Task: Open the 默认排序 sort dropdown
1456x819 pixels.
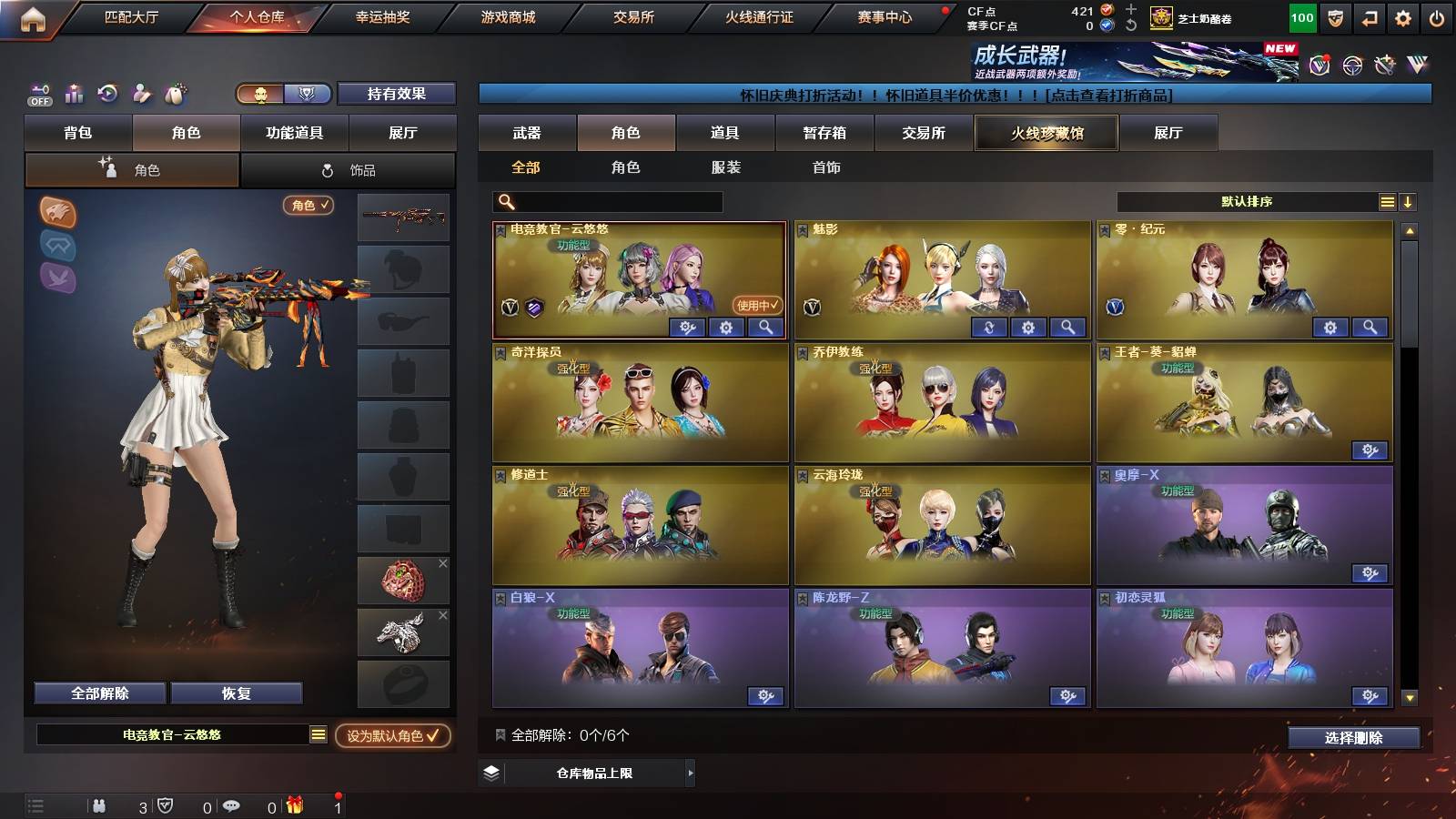Action: (1247, 200)
